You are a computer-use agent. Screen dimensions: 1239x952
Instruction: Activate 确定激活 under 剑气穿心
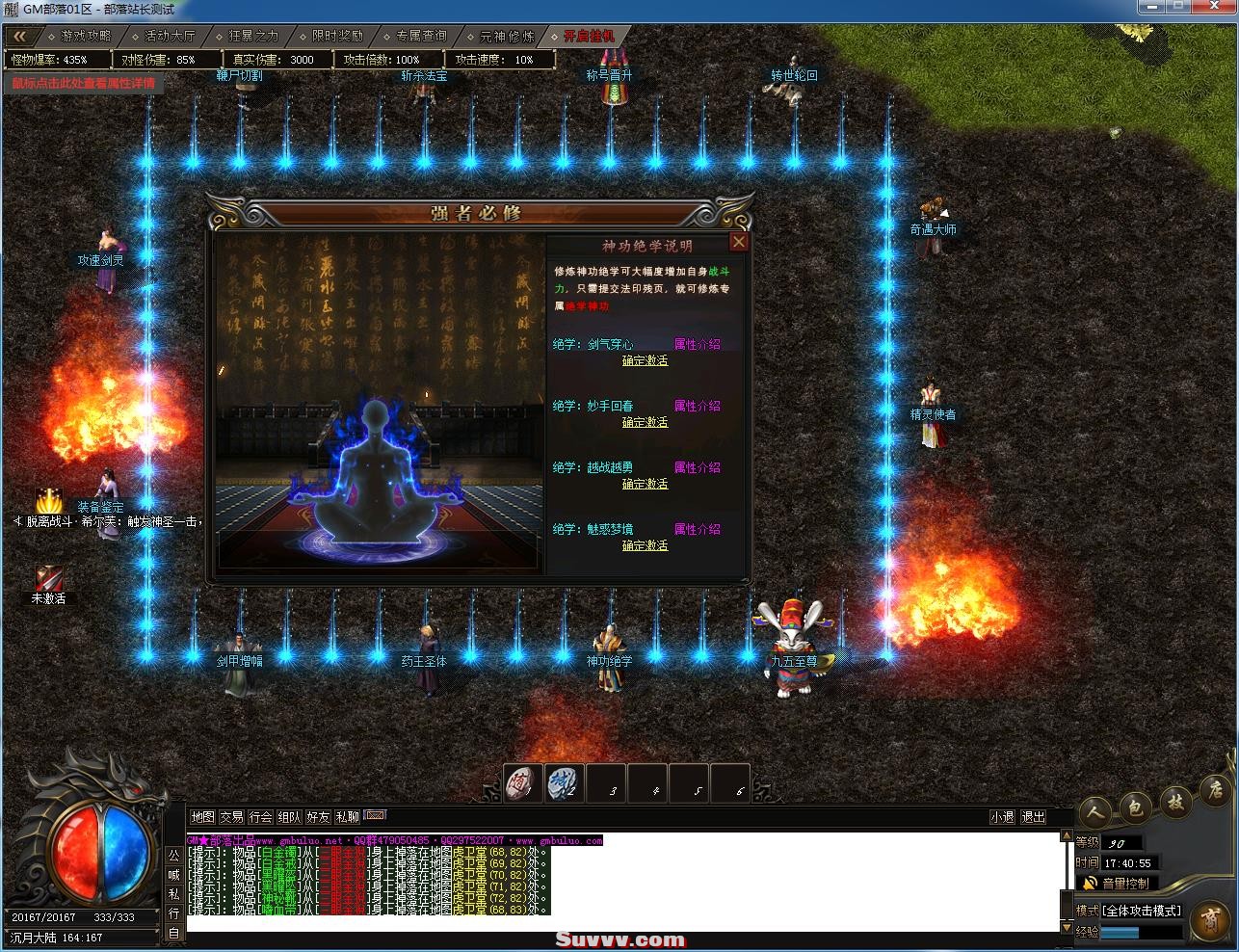point(645,360)
